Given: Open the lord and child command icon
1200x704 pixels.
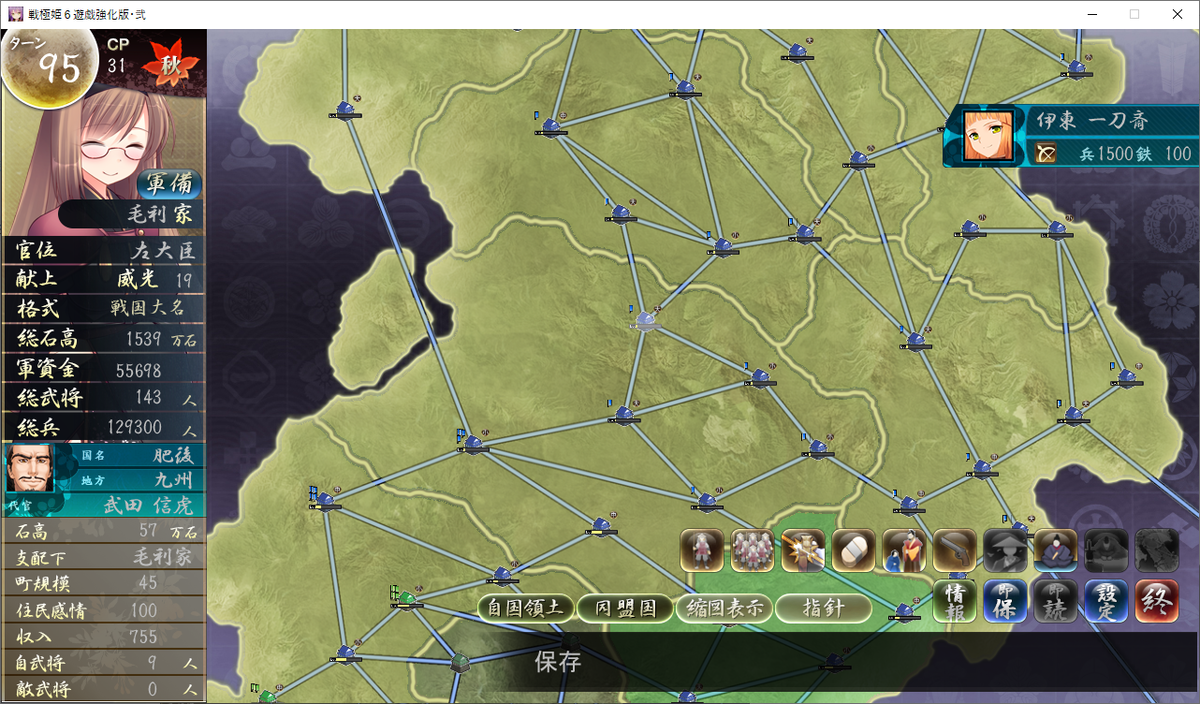Looking at the screenshot, I should click(904, 550).
